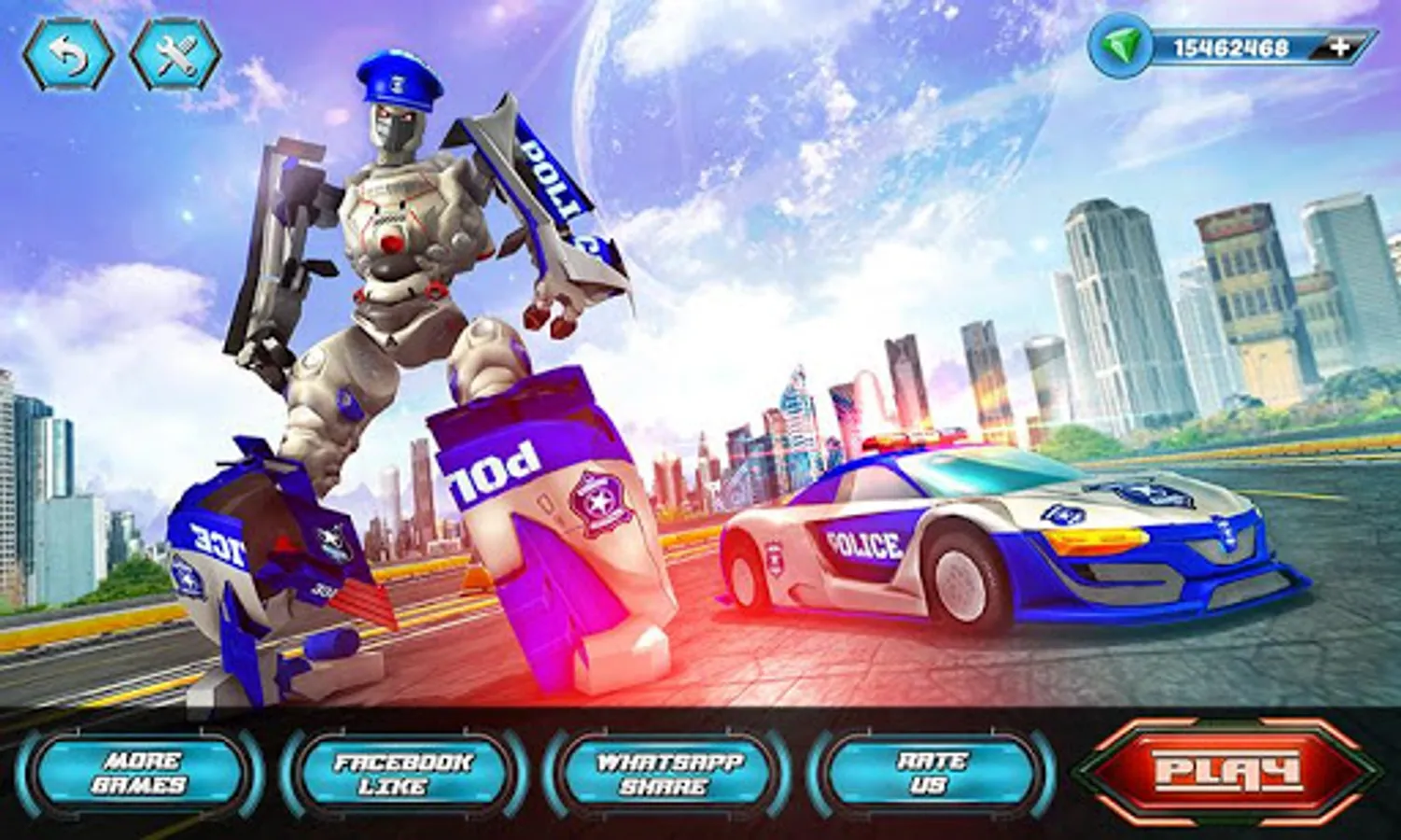The image size is (1401, 840).
Task: Click the back arrow icon
Action: coord(70,51)
